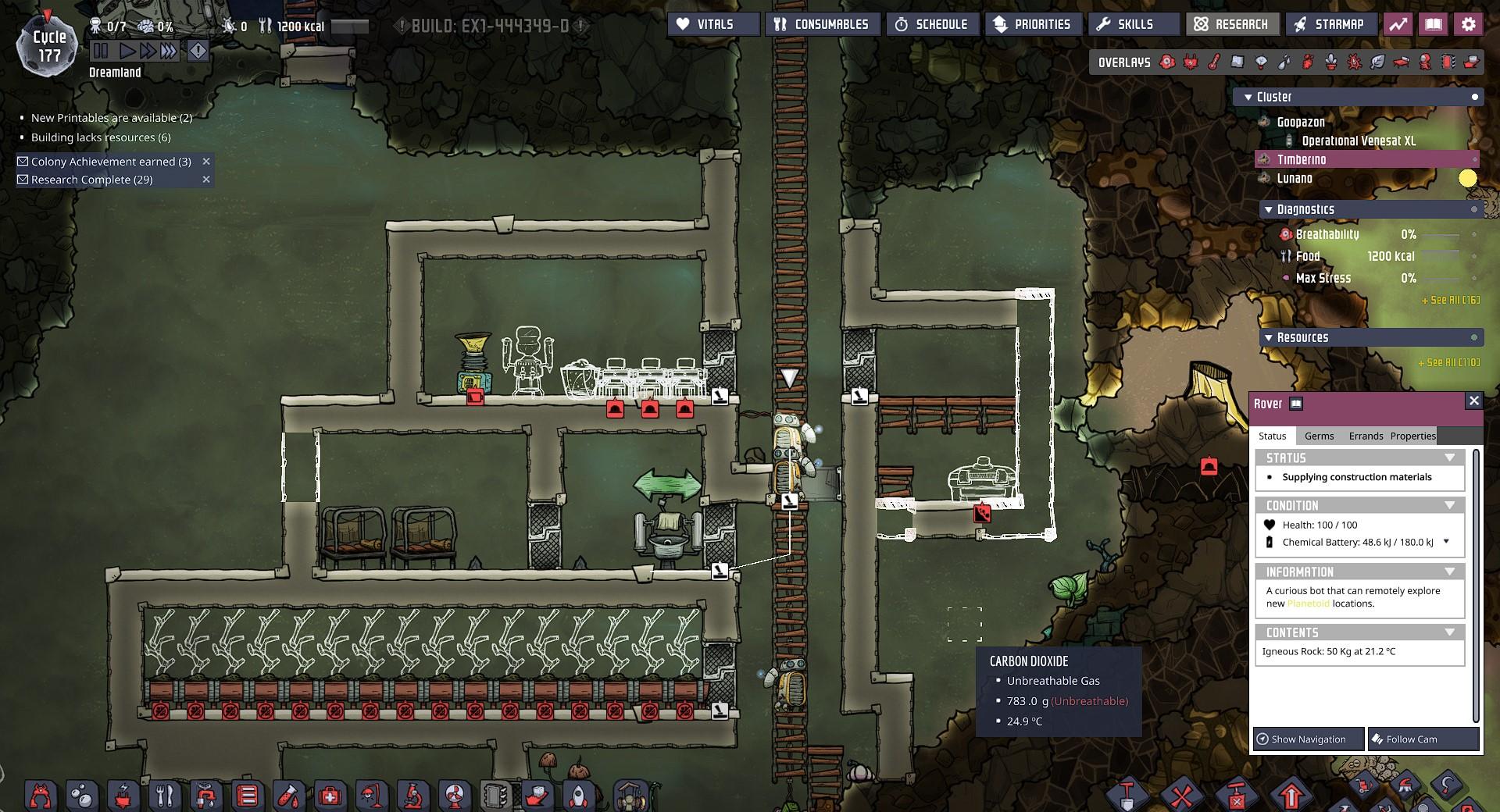Image resolution: width=1500 pixels, height=812 pixels.
Task: Open the Schedule screen
Action: (x=931, y=24)
